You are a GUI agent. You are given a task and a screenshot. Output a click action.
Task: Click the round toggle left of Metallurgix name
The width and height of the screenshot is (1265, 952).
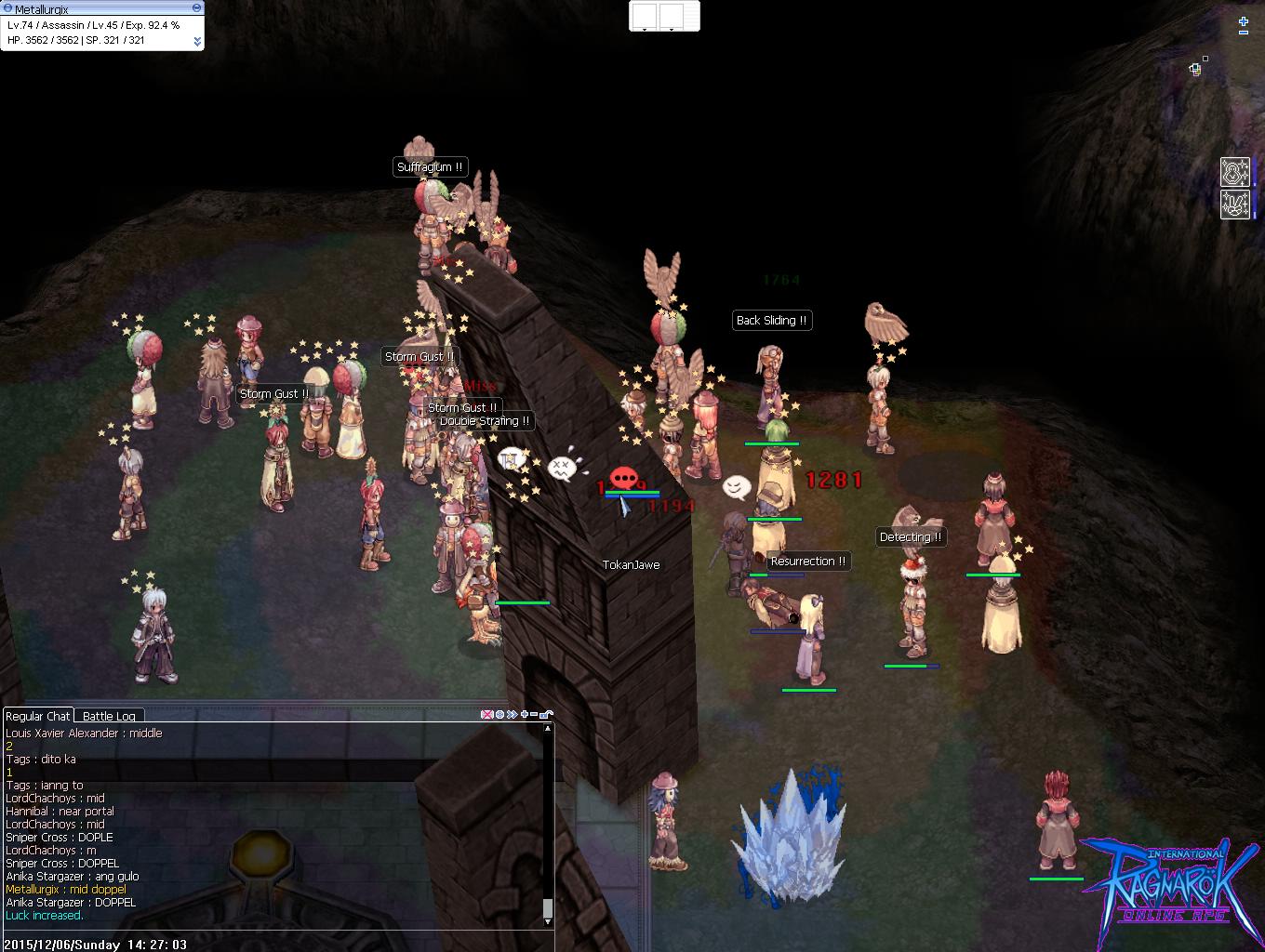click(x=8, y=7)
